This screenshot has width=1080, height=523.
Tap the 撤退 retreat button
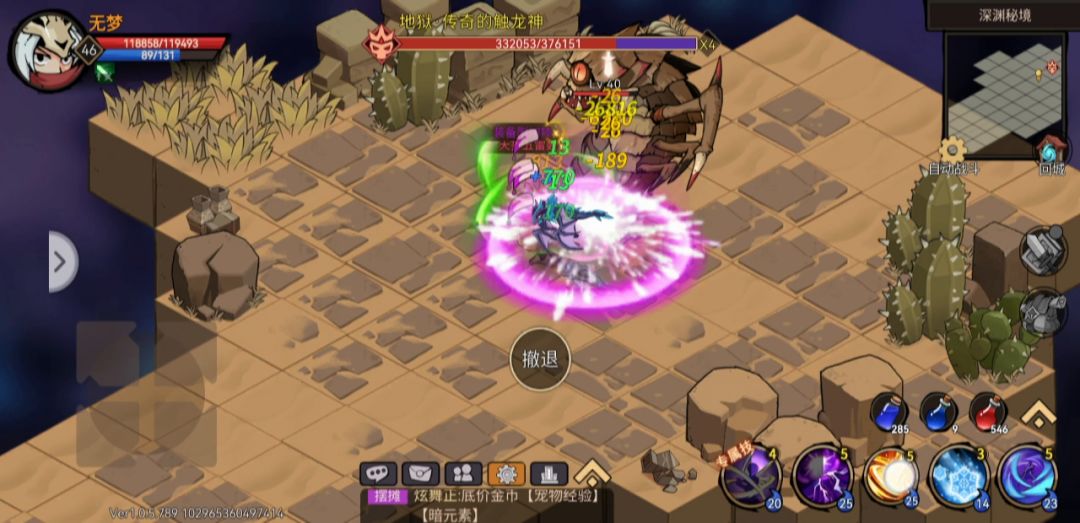[540, 357]
